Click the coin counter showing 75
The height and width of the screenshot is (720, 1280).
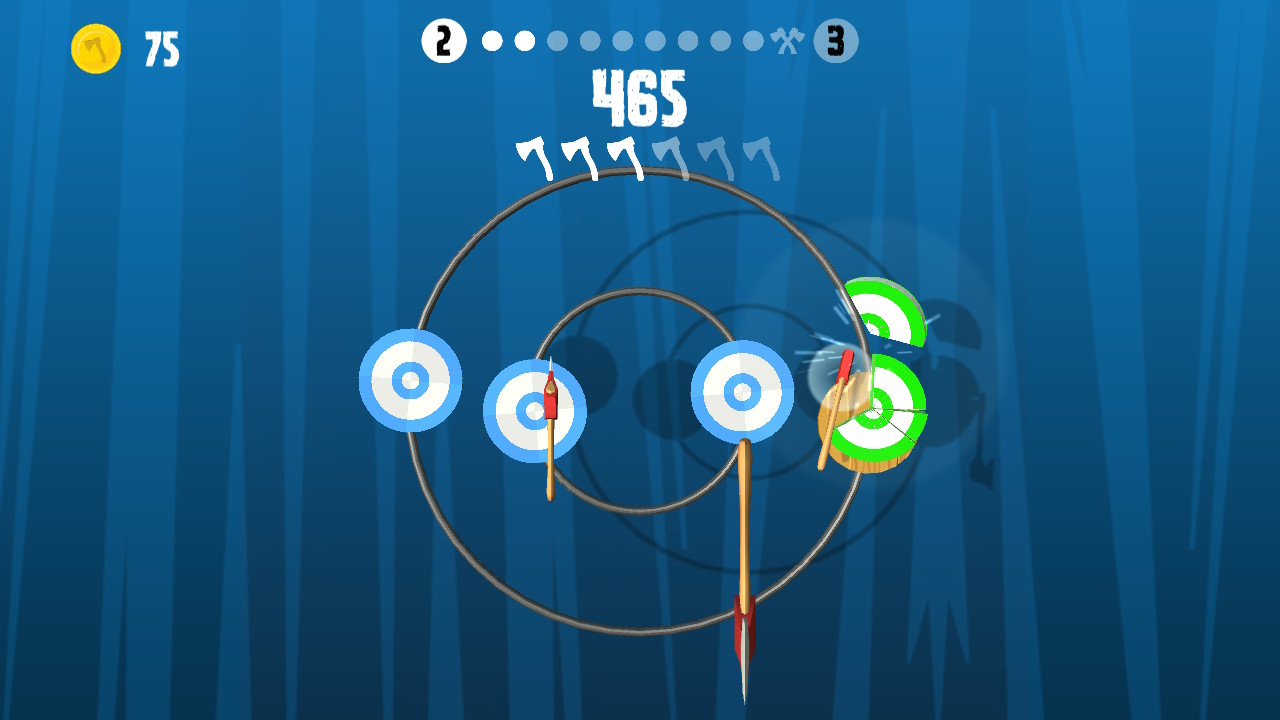click(160, 47)
